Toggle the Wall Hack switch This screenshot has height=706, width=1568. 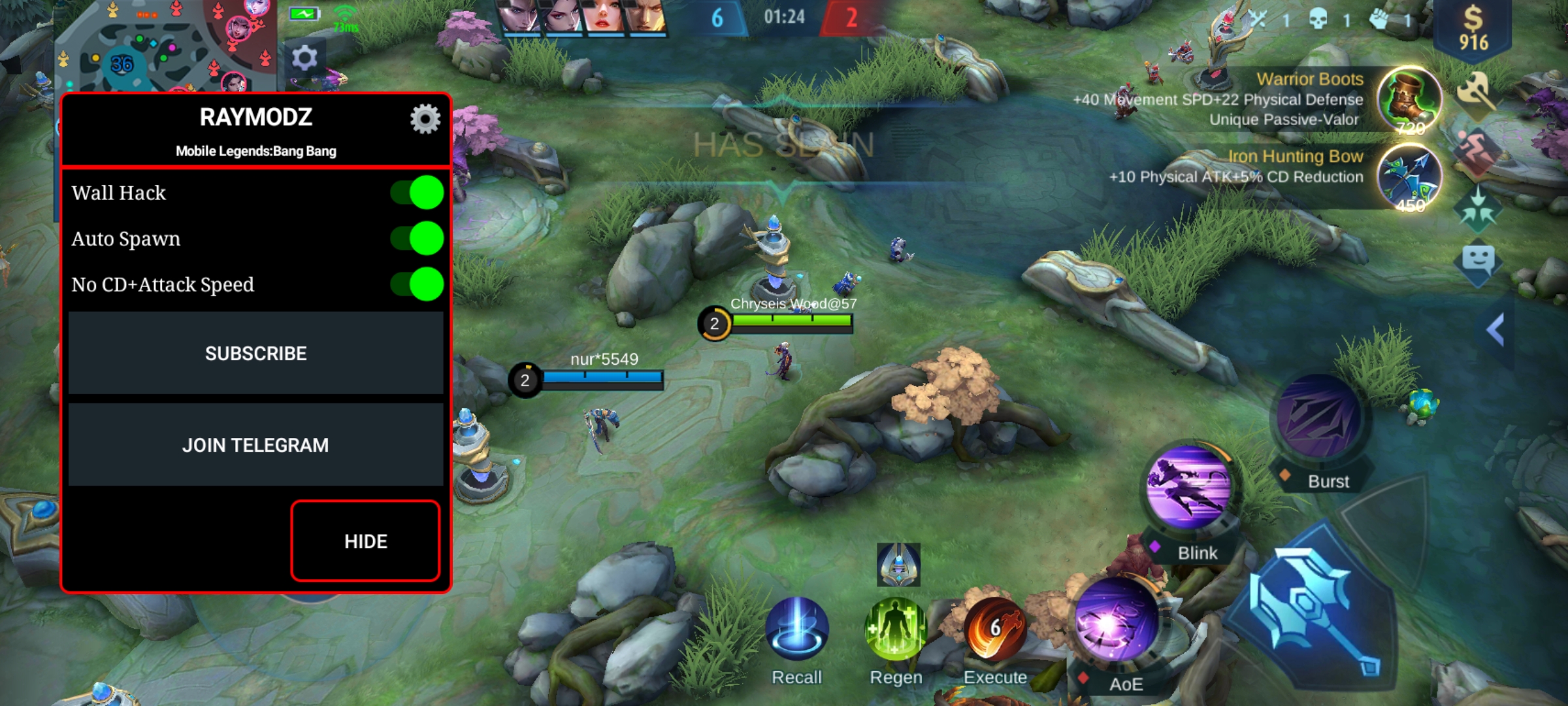click(x=418, y=193)
